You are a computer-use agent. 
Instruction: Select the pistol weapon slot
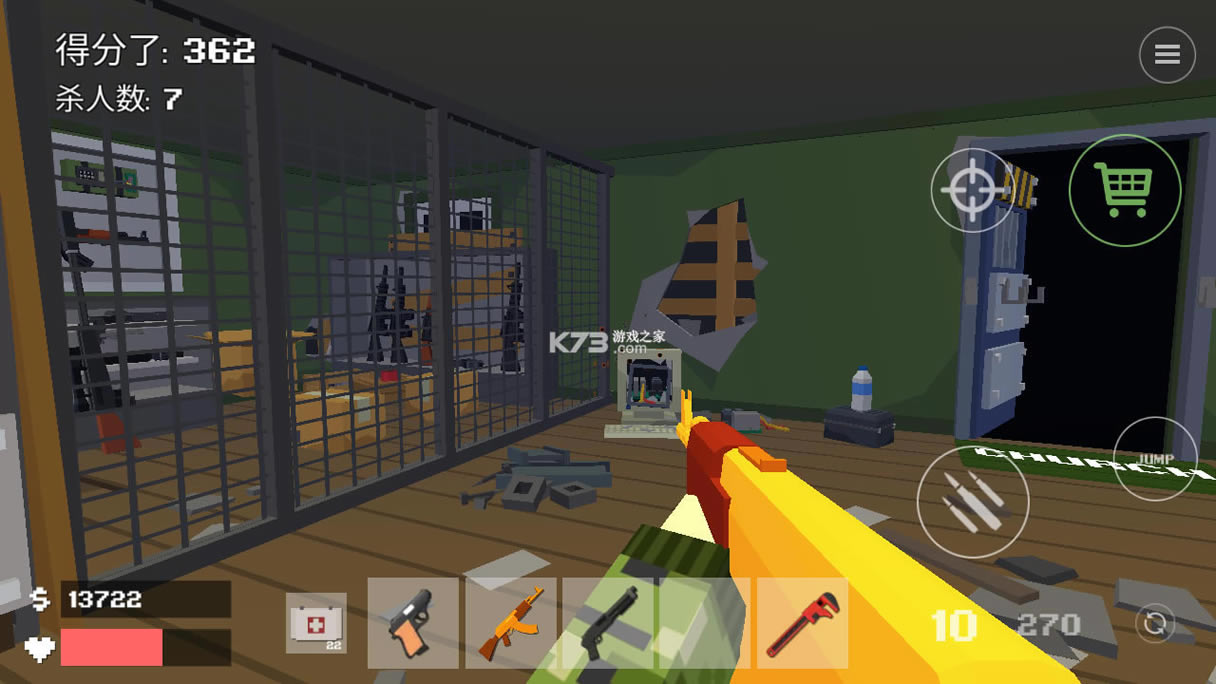pos(413,623)
